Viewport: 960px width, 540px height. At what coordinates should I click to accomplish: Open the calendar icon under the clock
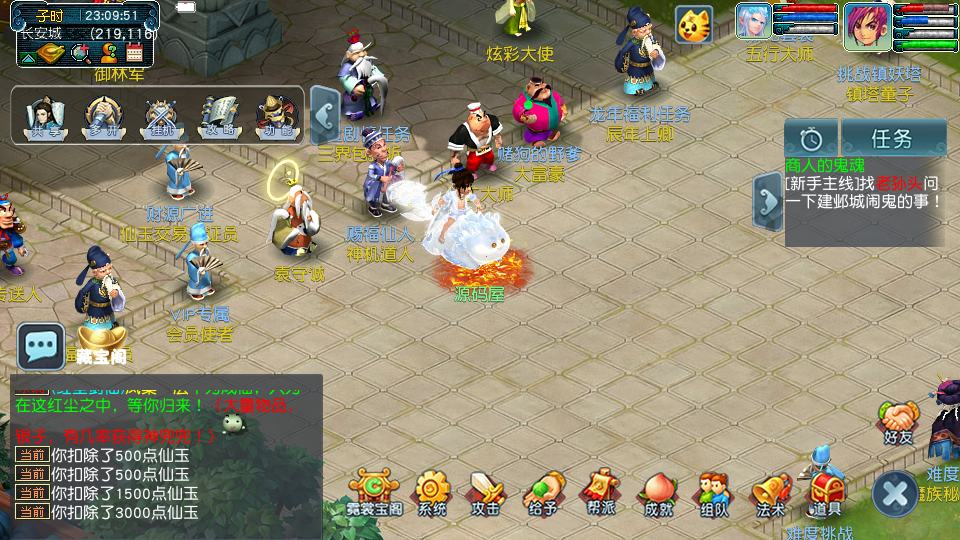click(x=135, y=53)
